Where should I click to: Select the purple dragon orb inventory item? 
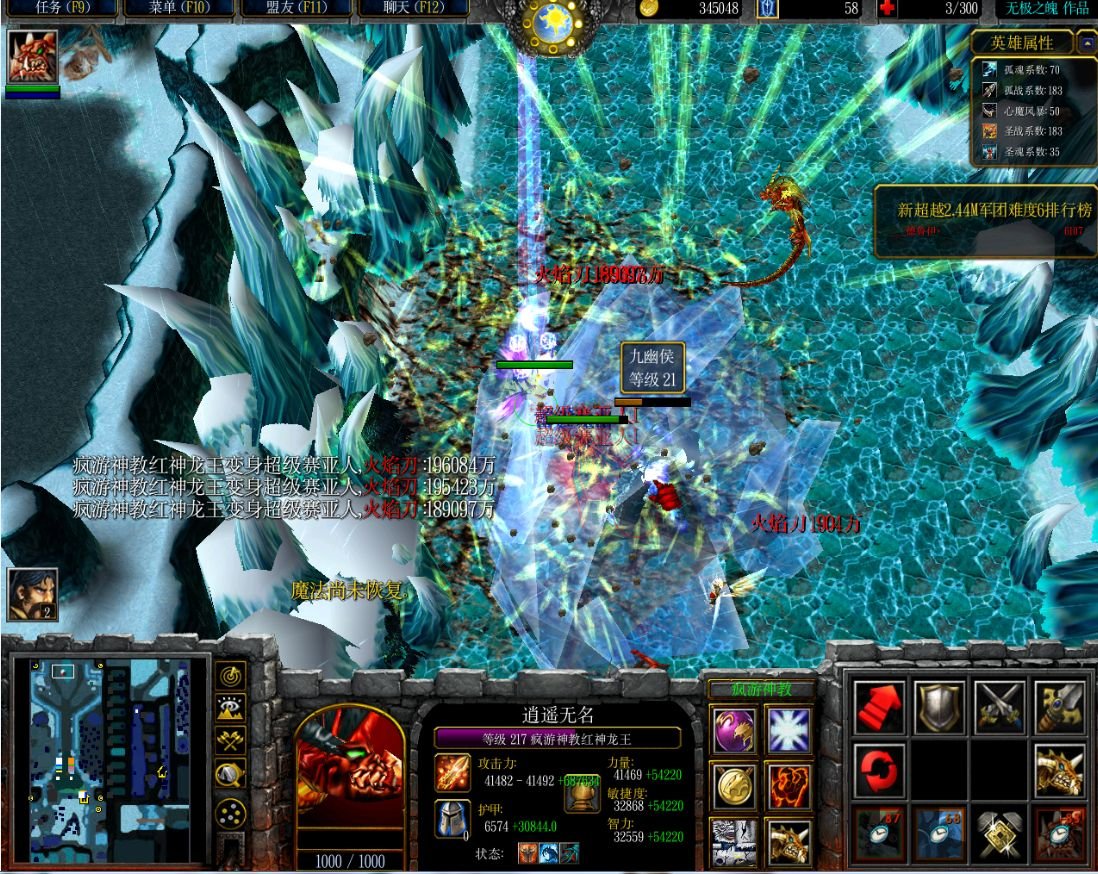733,730
